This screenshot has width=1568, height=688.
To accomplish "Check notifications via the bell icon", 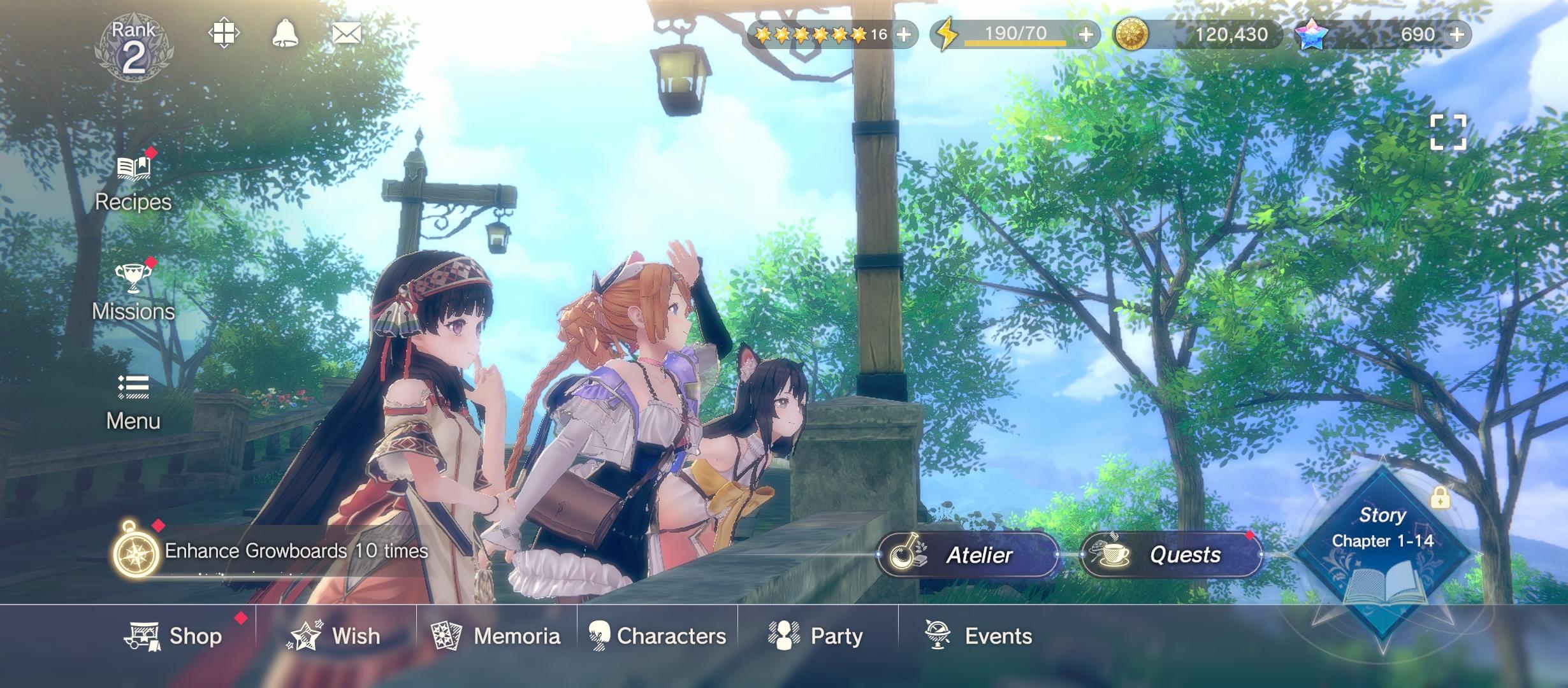I will coord(285,33).
